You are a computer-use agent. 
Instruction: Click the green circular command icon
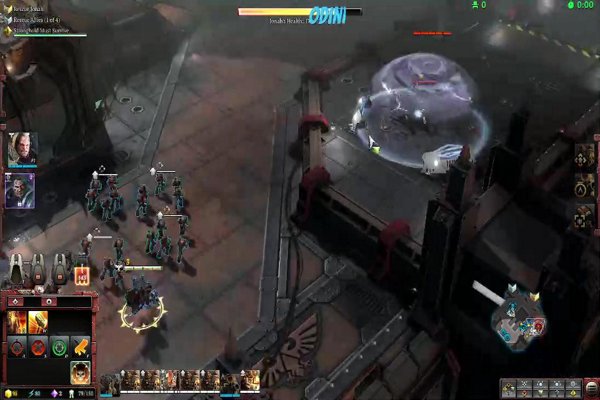[x=60, y=347]
